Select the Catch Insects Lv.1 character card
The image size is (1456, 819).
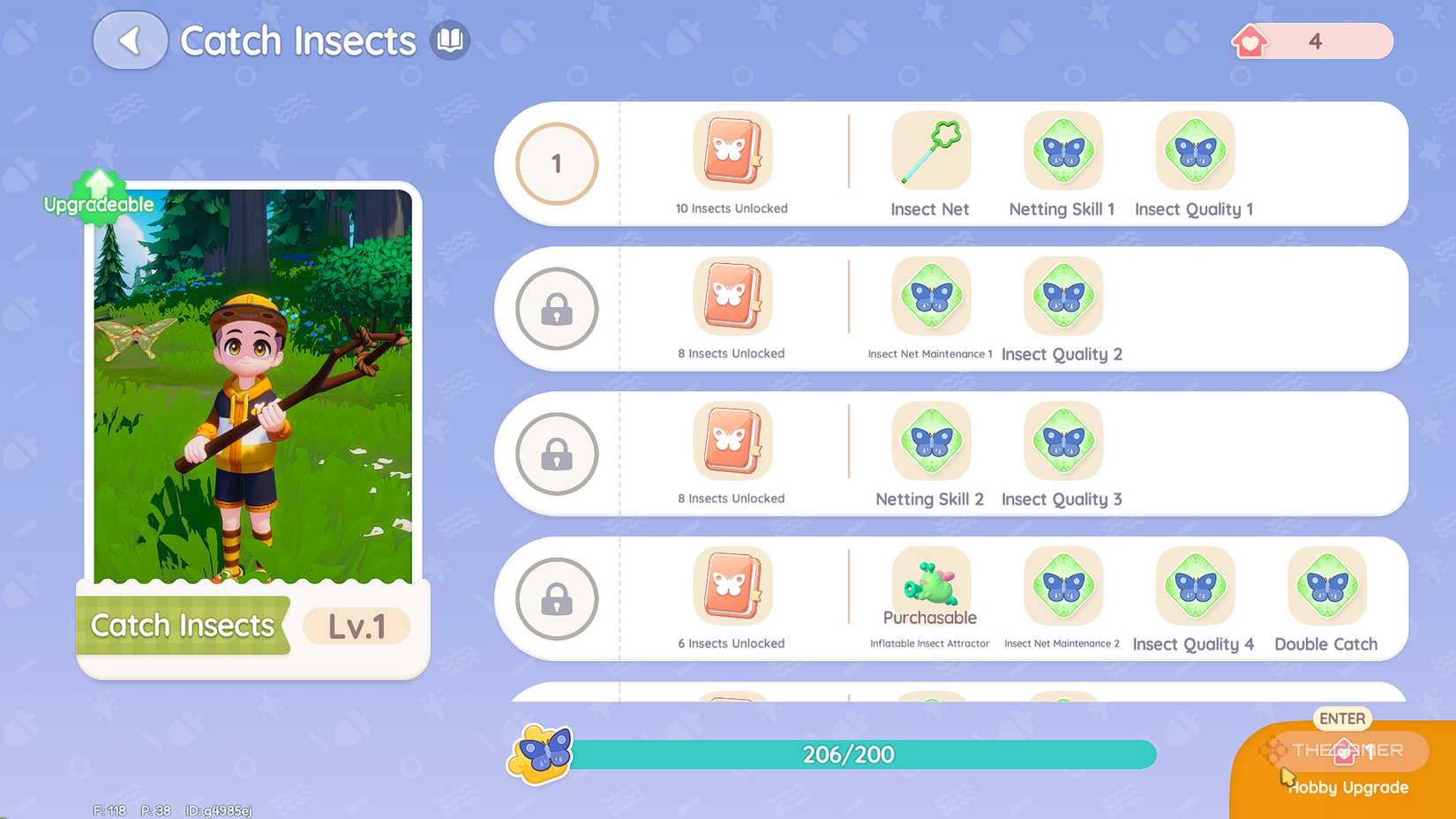tap(251, 424)
